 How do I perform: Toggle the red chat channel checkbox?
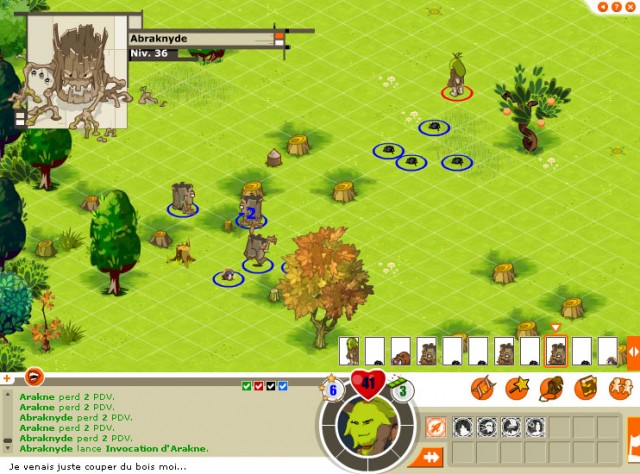coord(259,386)
